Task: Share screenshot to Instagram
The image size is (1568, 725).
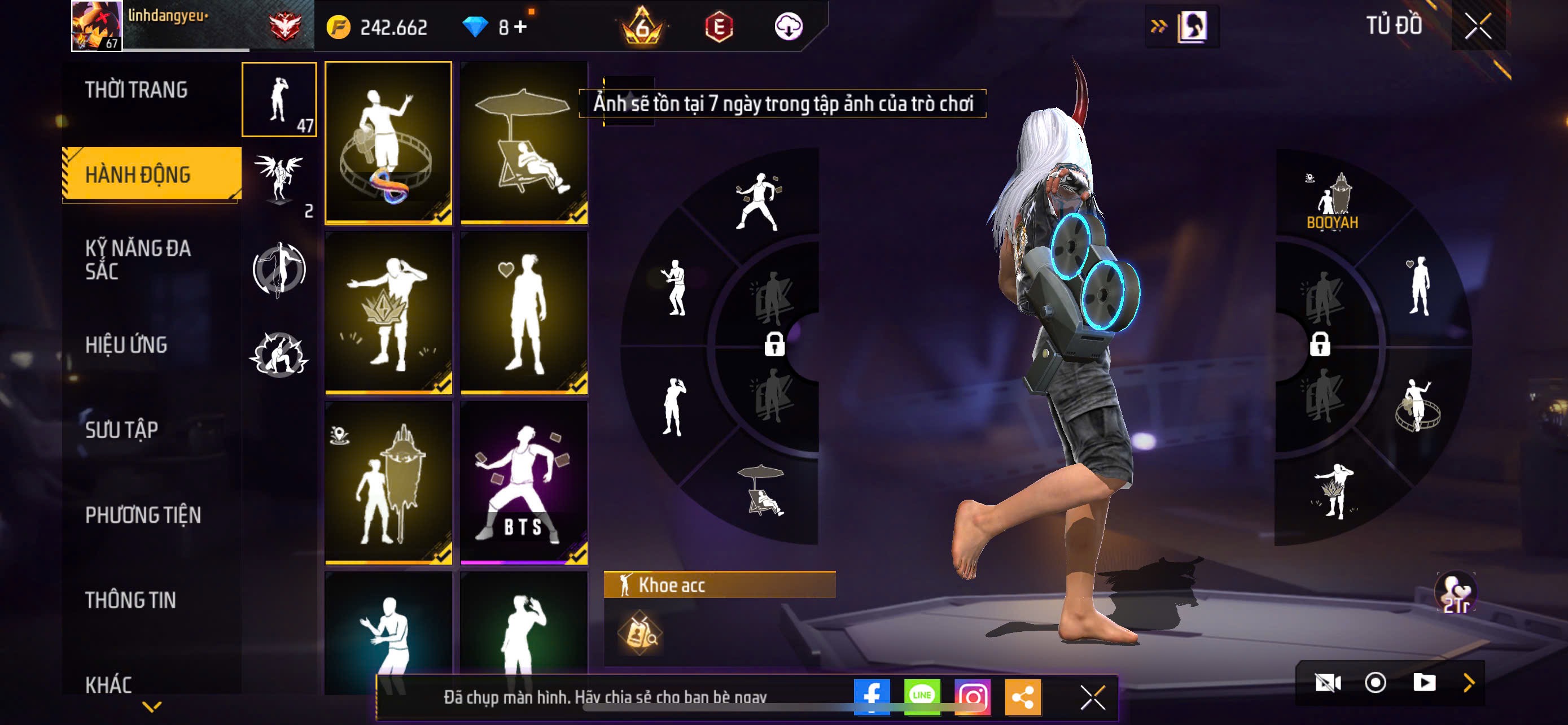Action: [x=972, y=696]
